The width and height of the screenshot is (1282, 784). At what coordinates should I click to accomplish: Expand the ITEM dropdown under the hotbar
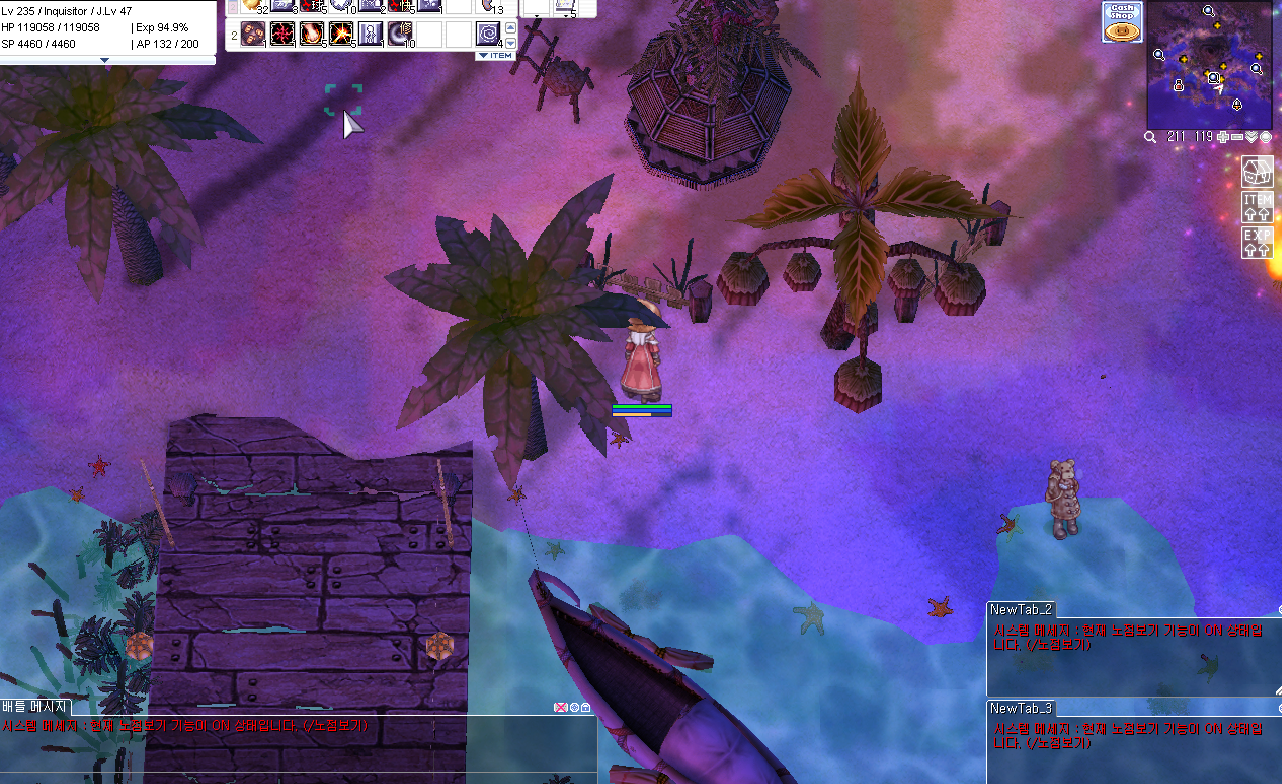495,56
